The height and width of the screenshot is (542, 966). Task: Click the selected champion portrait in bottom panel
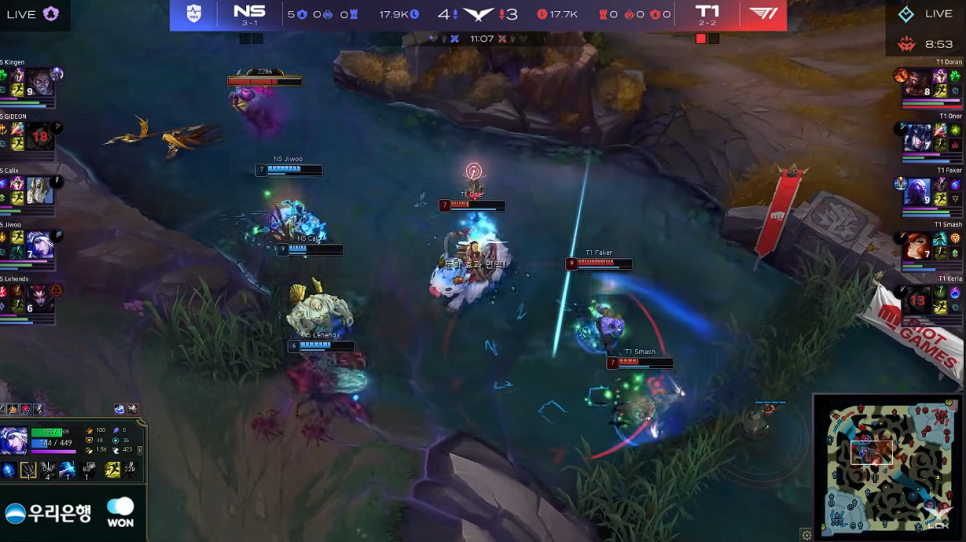(x=14, y=440)
